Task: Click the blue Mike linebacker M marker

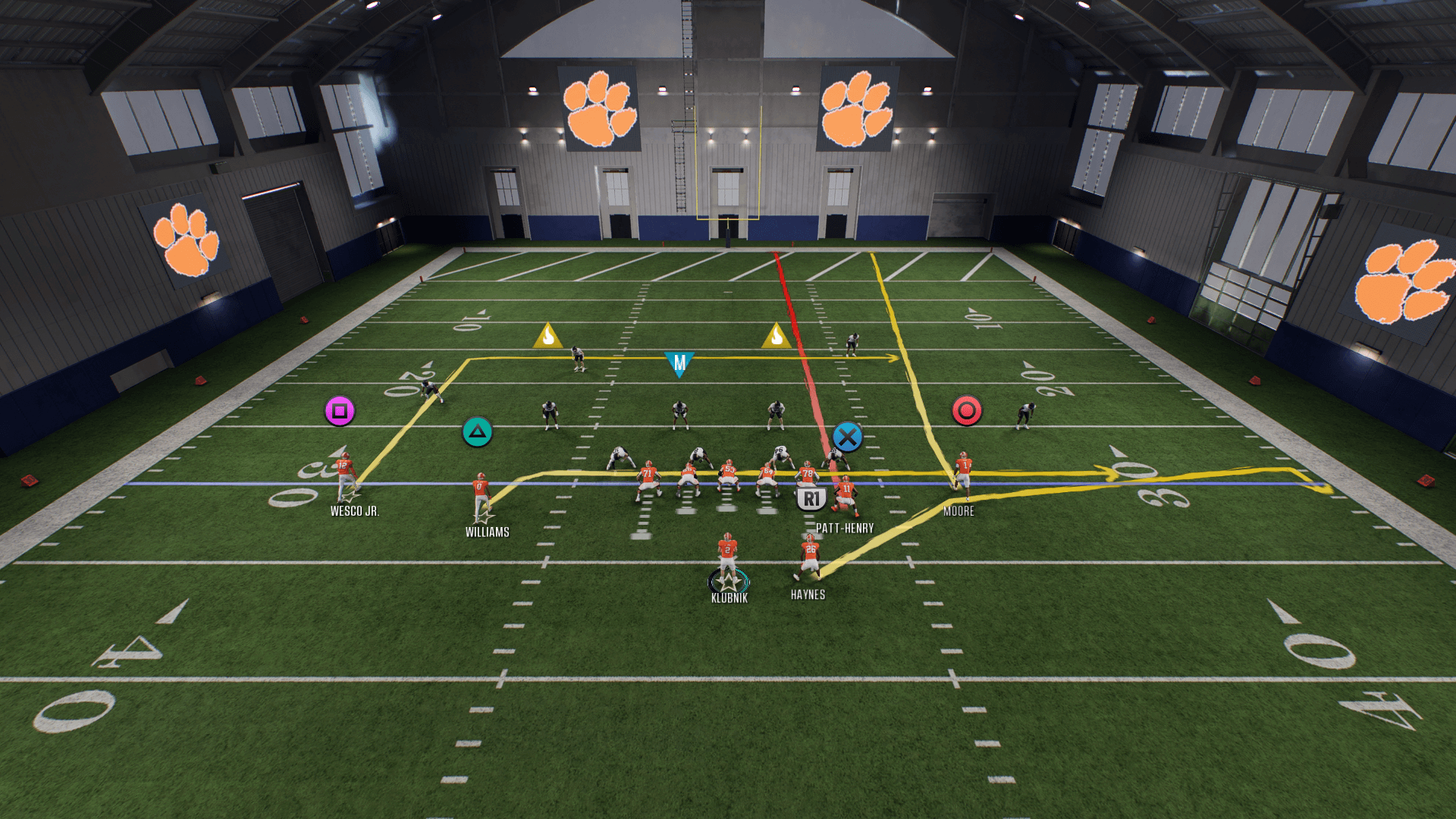Action: pyautogui.click(x=679, y=363)
